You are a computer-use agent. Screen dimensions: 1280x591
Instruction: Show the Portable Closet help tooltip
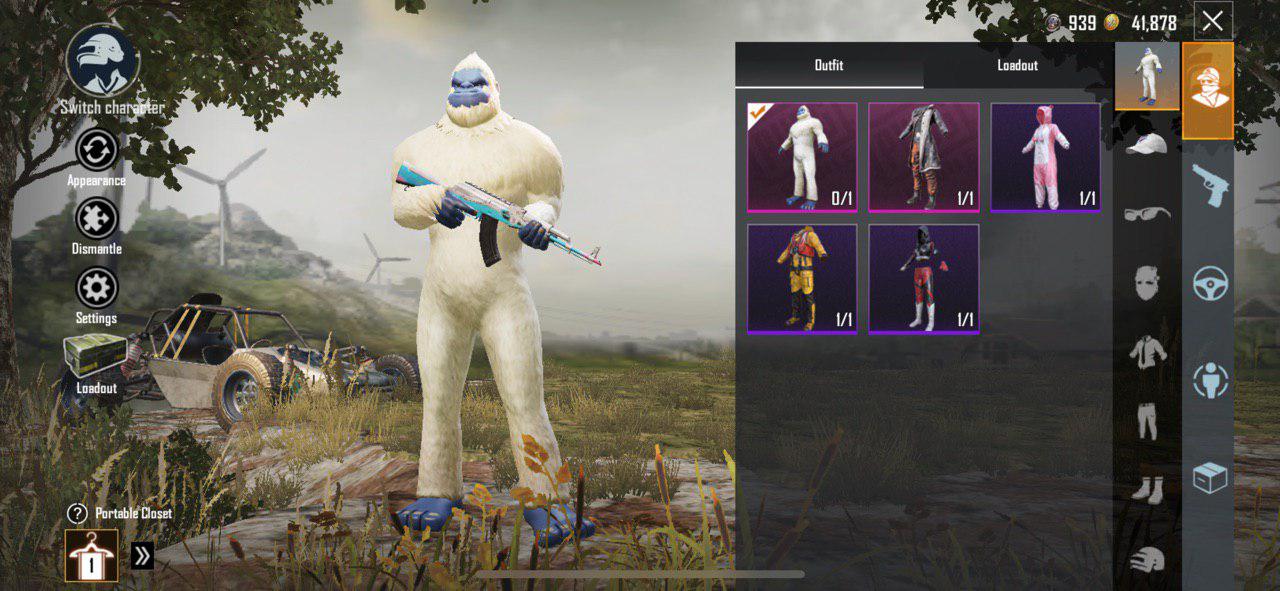77,514
